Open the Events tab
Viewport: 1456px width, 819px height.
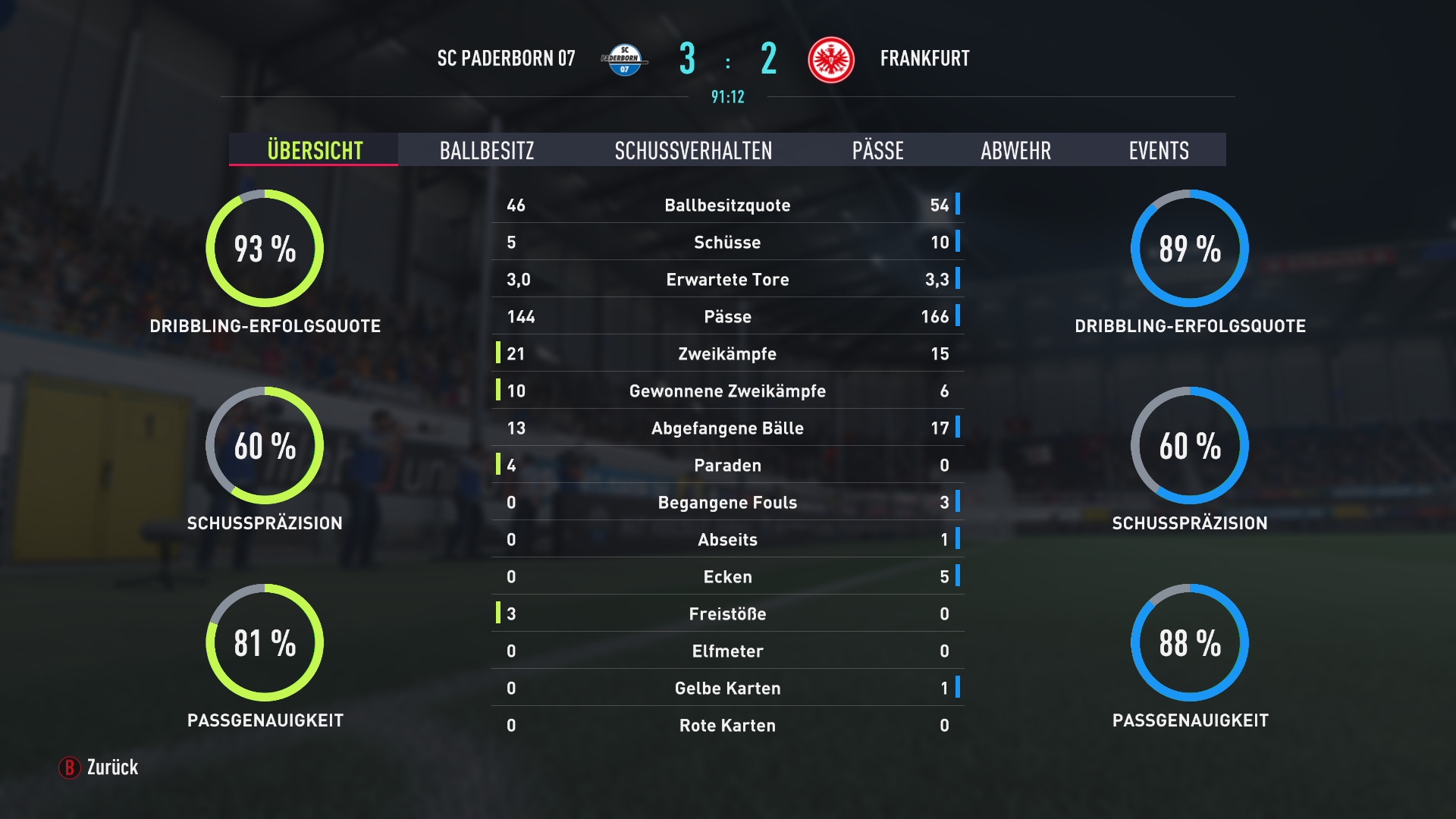(x=1158, y=150)
